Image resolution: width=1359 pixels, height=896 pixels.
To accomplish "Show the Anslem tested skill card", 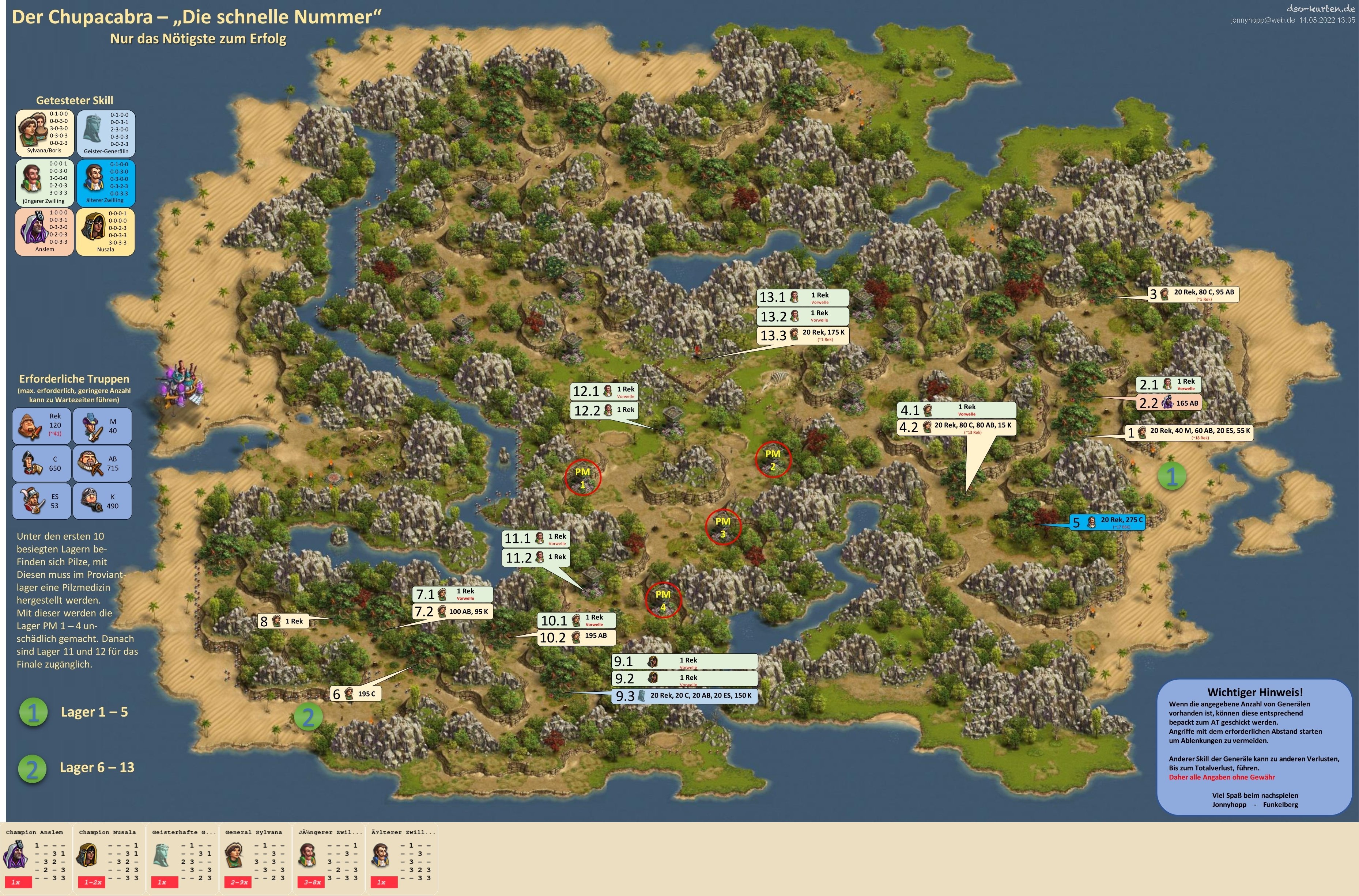I will click(45, 231).
